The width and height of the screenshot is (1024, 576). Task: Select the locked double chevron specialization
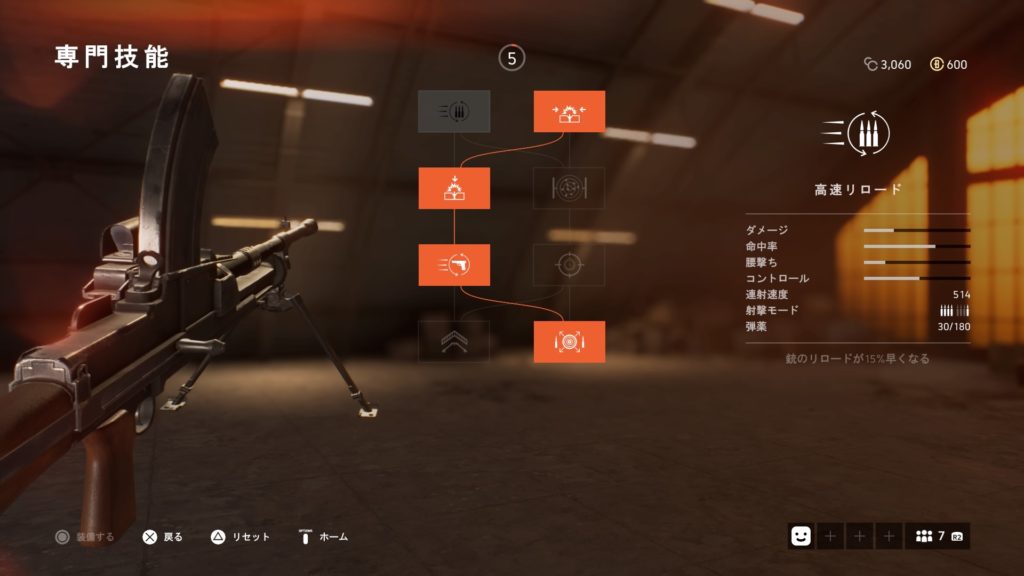pyautogui.click(x=454, y=342)
